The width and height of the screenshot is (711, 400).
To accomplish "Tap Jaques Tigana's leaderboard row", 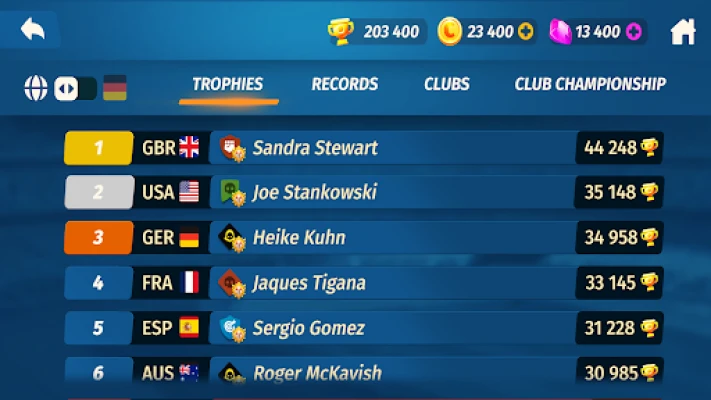I will 363,283.
